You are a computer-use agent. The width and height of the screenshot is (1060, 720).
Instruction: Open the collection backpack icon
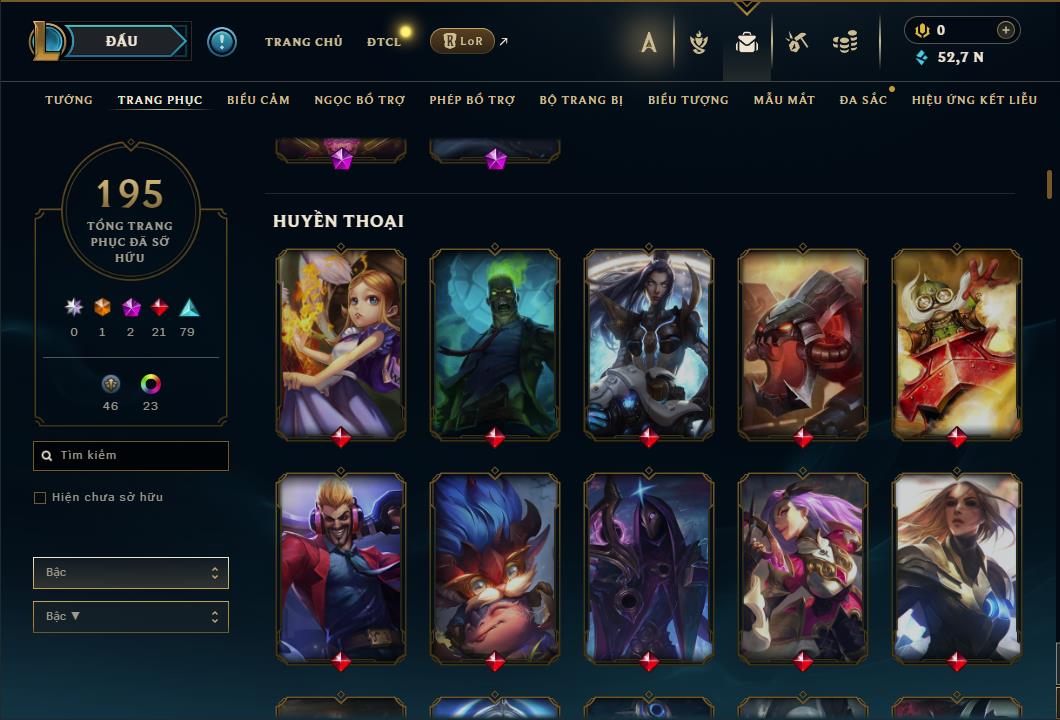click(x=747, y=42)
